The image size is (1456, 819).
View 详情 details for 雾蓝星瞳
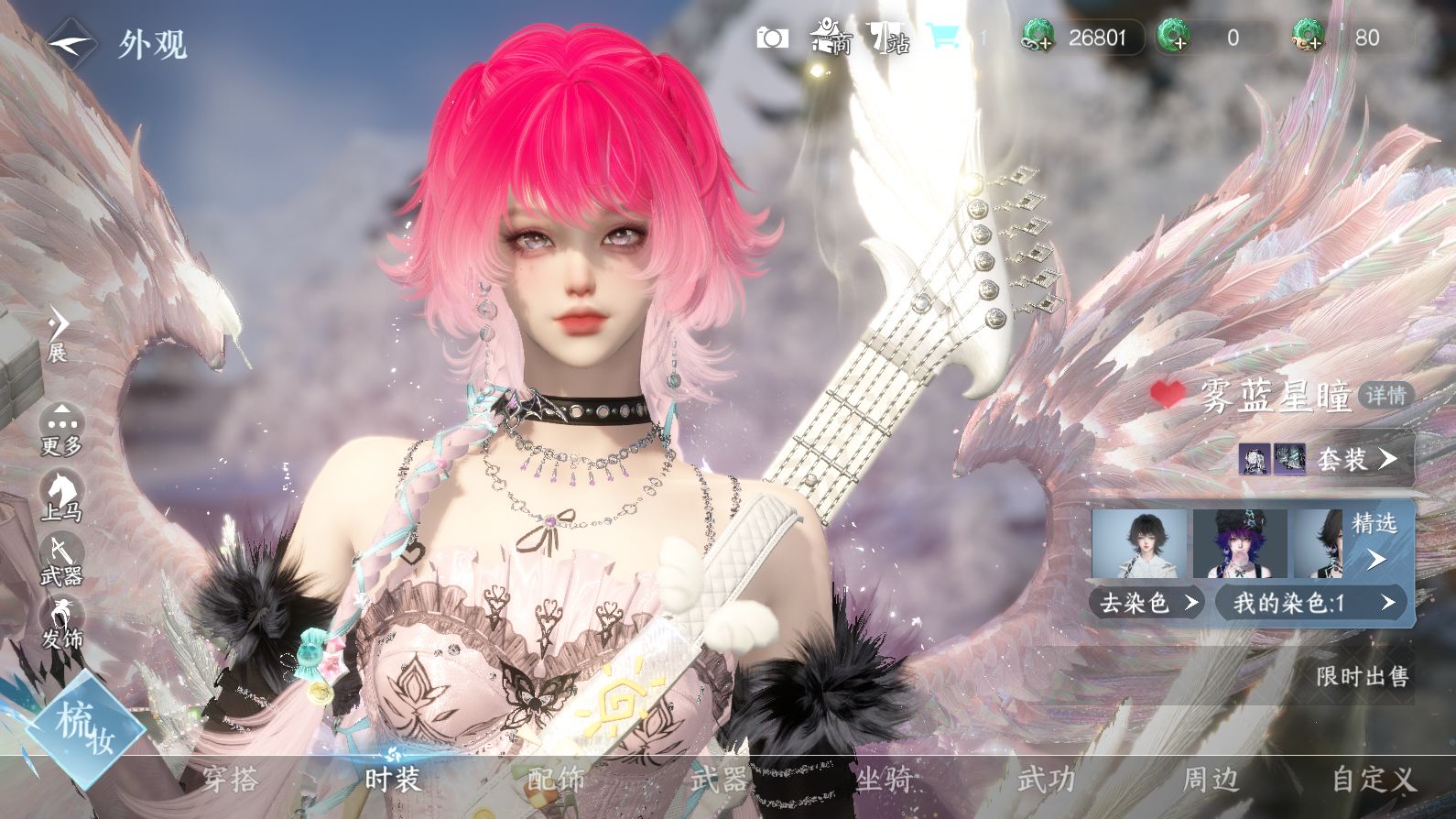1385,395
